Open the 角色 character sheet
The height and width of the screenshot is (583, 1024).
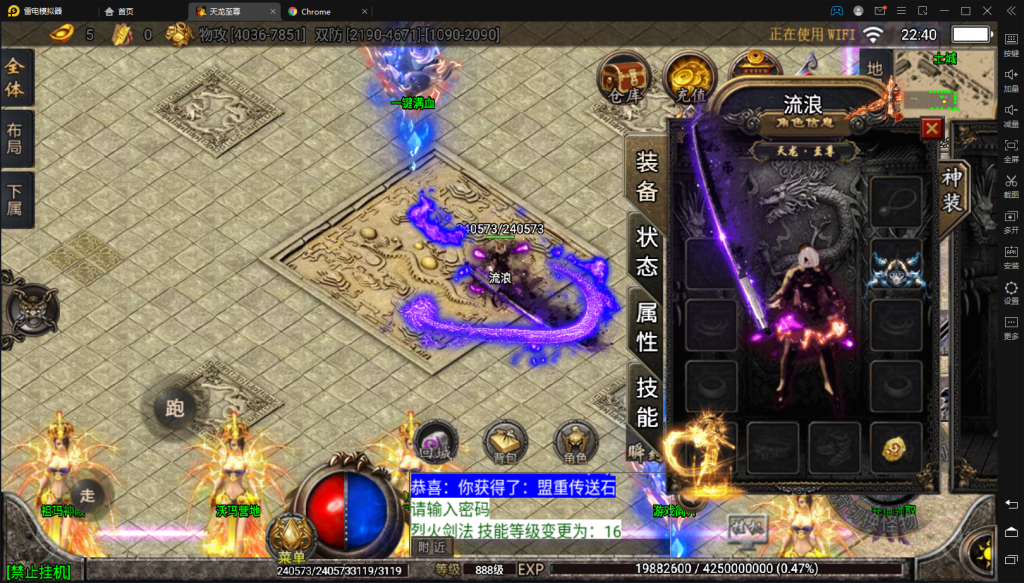[x=577, y=442]
